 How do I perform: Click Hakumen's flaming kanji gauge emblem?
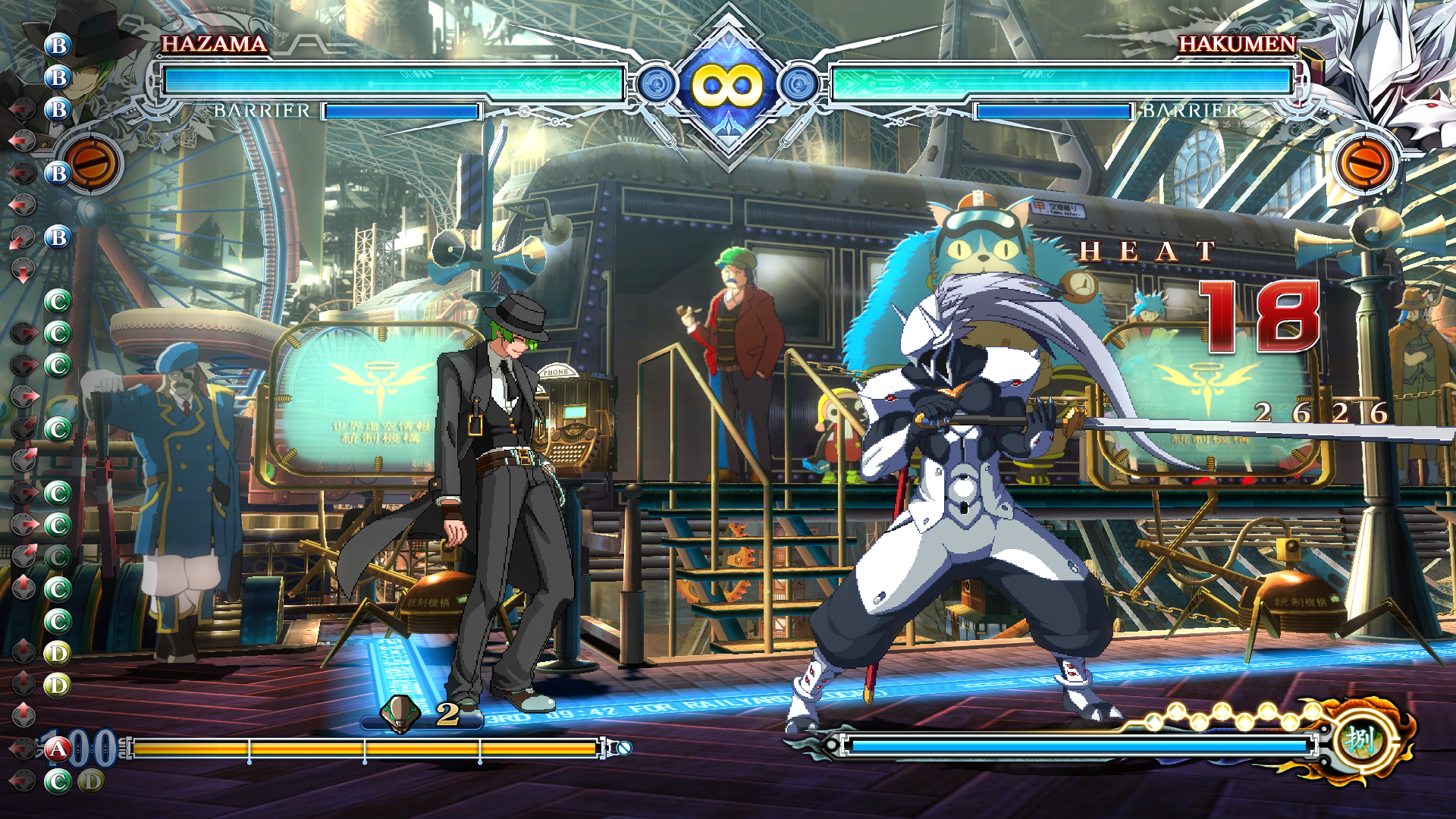coord(1361,739)
